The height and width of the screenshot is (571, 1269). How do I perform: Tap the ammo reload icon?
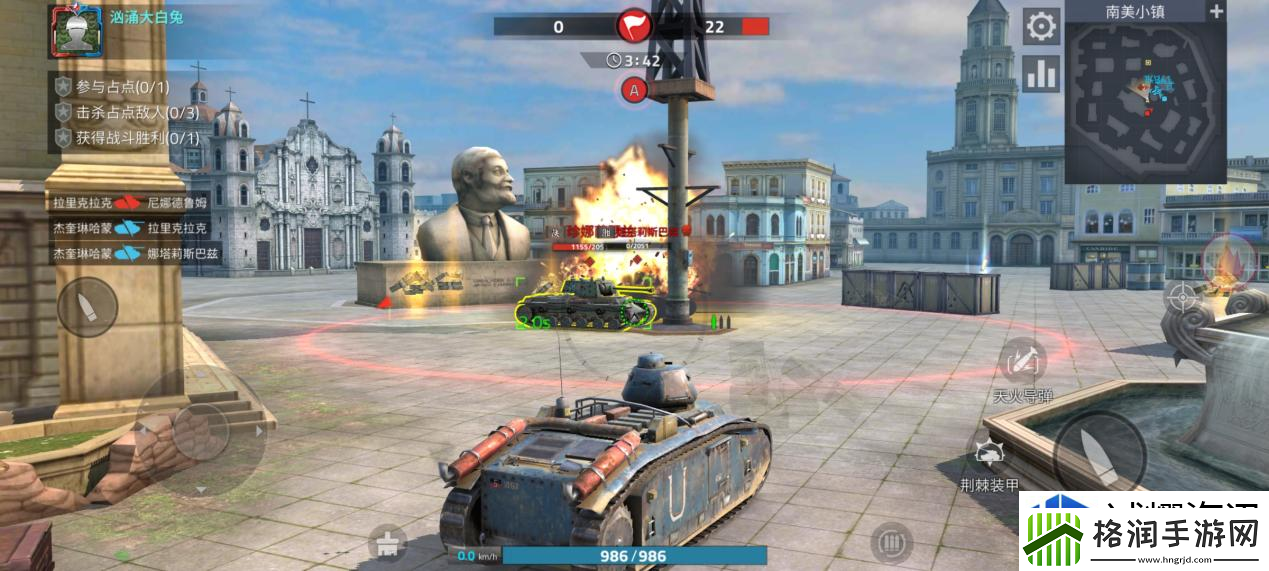[x=890, y=544]
